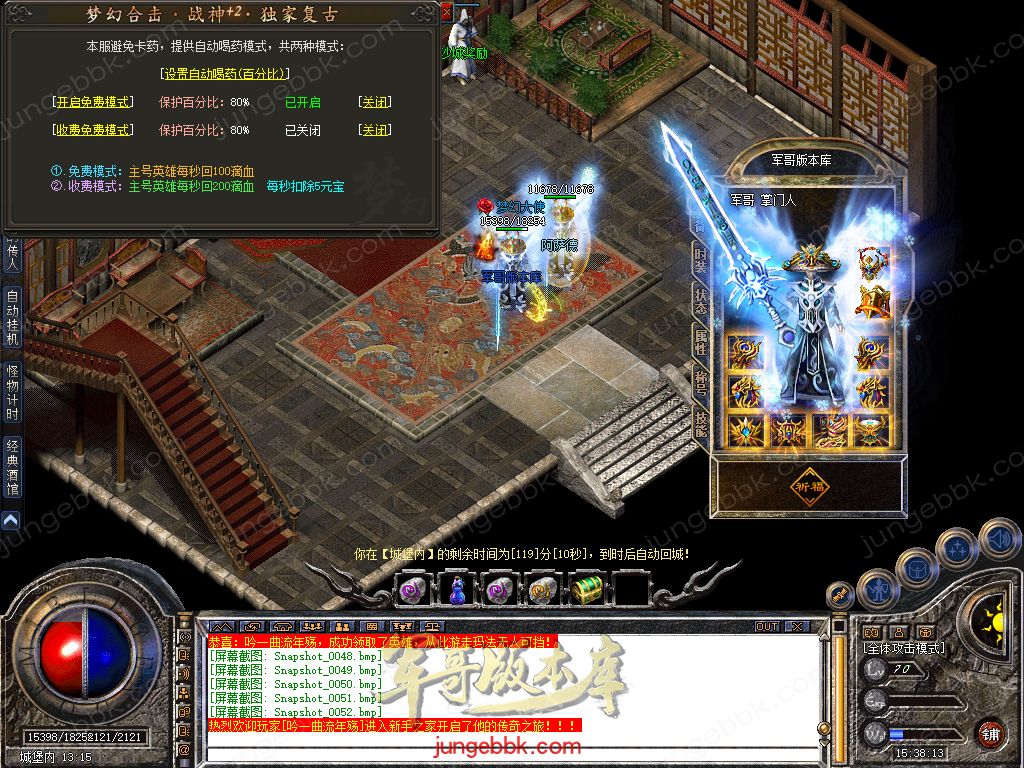1024x768 pixels.
Task: Open the 属性 attributes tab
Action: (x=701, y=342)
